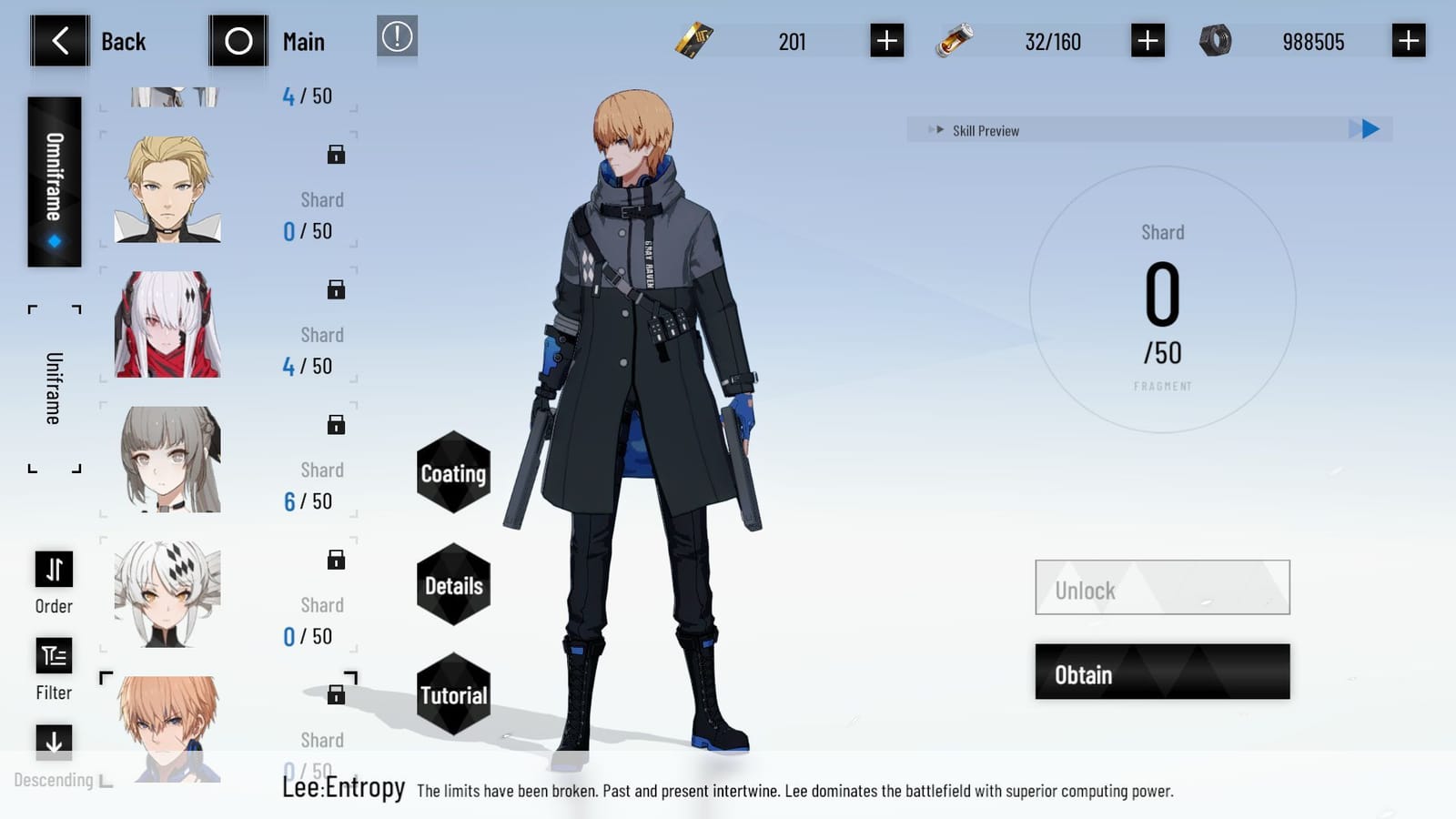This screenshot has width=1456, height=819.
Task: Click the grayed-out Unlock button
Action: [1162, 588]
